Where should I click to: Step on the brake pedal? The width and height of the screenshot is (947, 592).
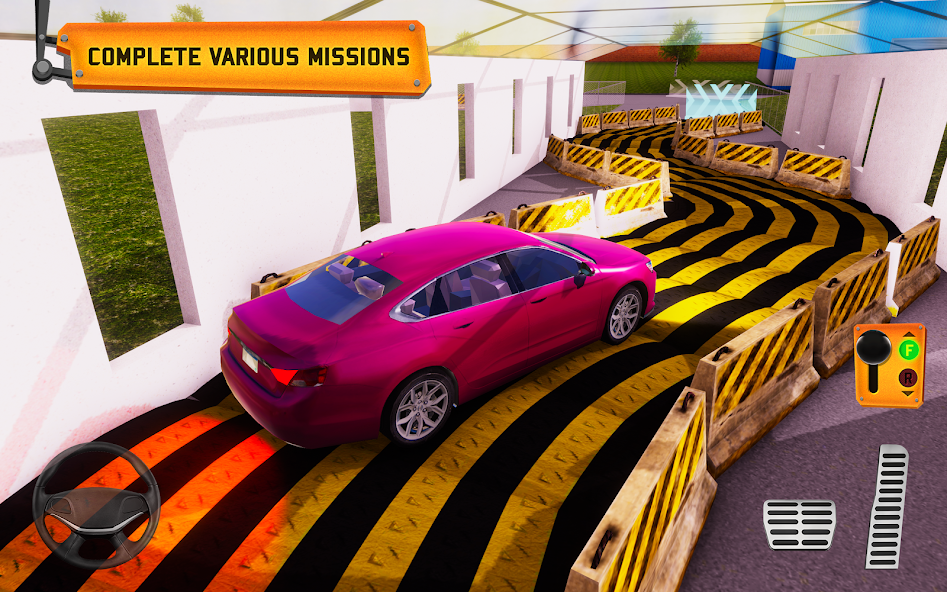(799, 524)
